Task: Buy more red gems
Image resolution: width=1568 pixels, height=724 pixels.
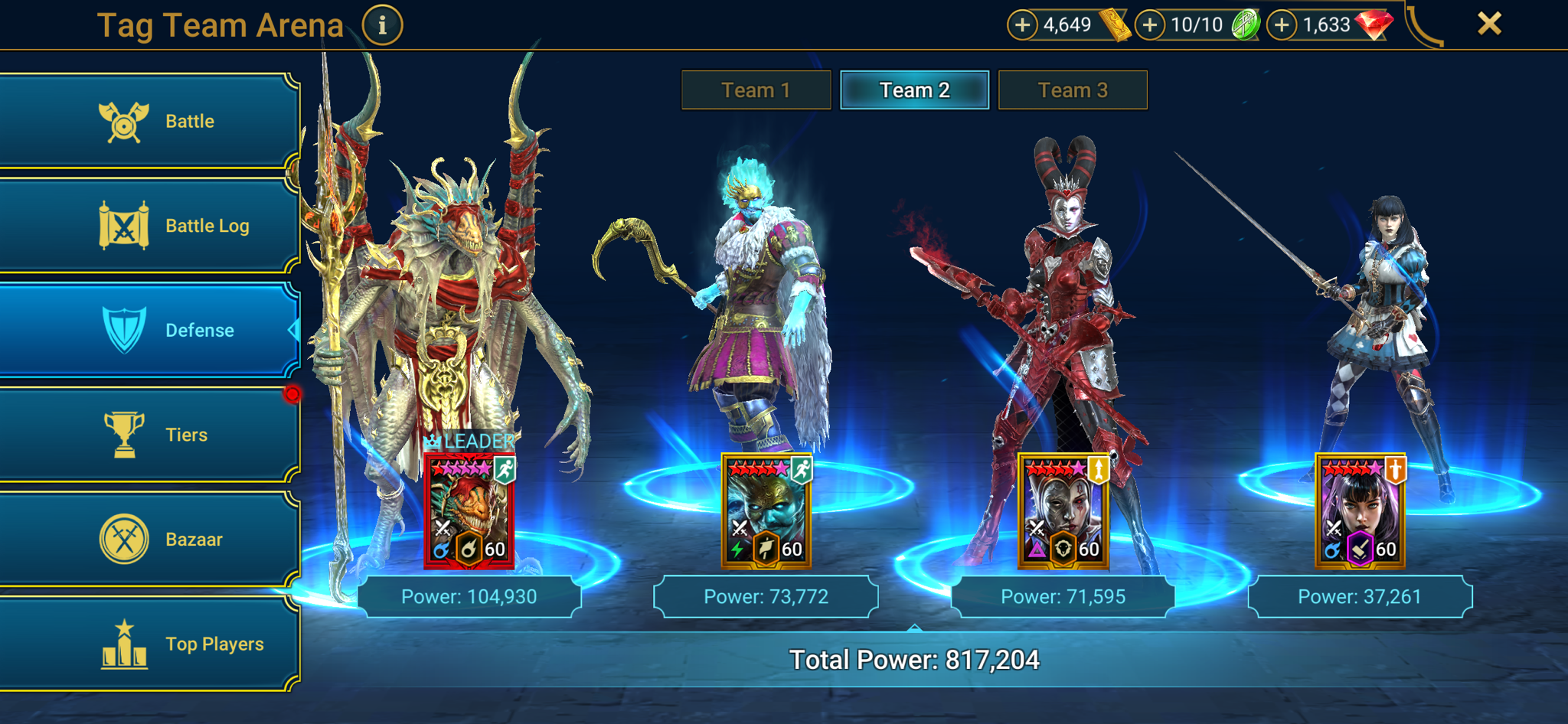Action: (x=1282, y=24)
